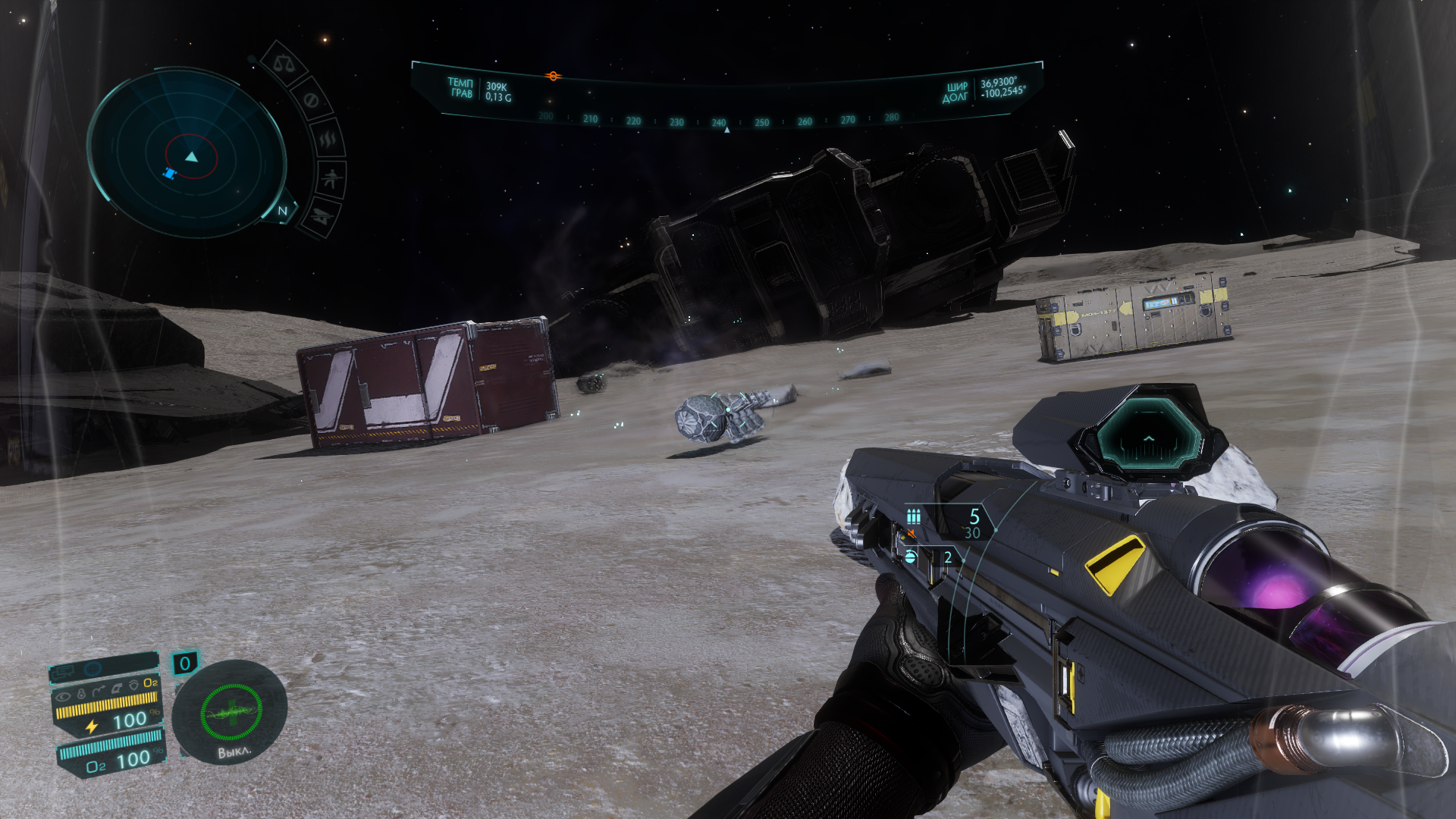Select the suit temperature thermometer icon

[x=81, y=693]
